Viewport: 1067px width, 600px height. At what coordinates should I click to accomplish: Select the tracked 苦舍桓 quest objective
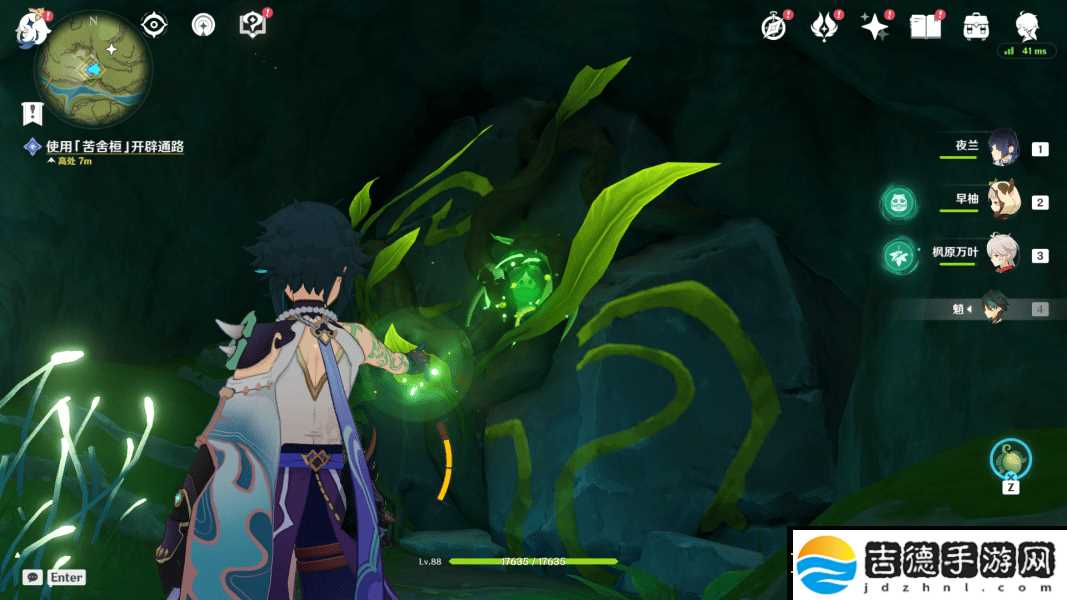click(x=114, y=146)
